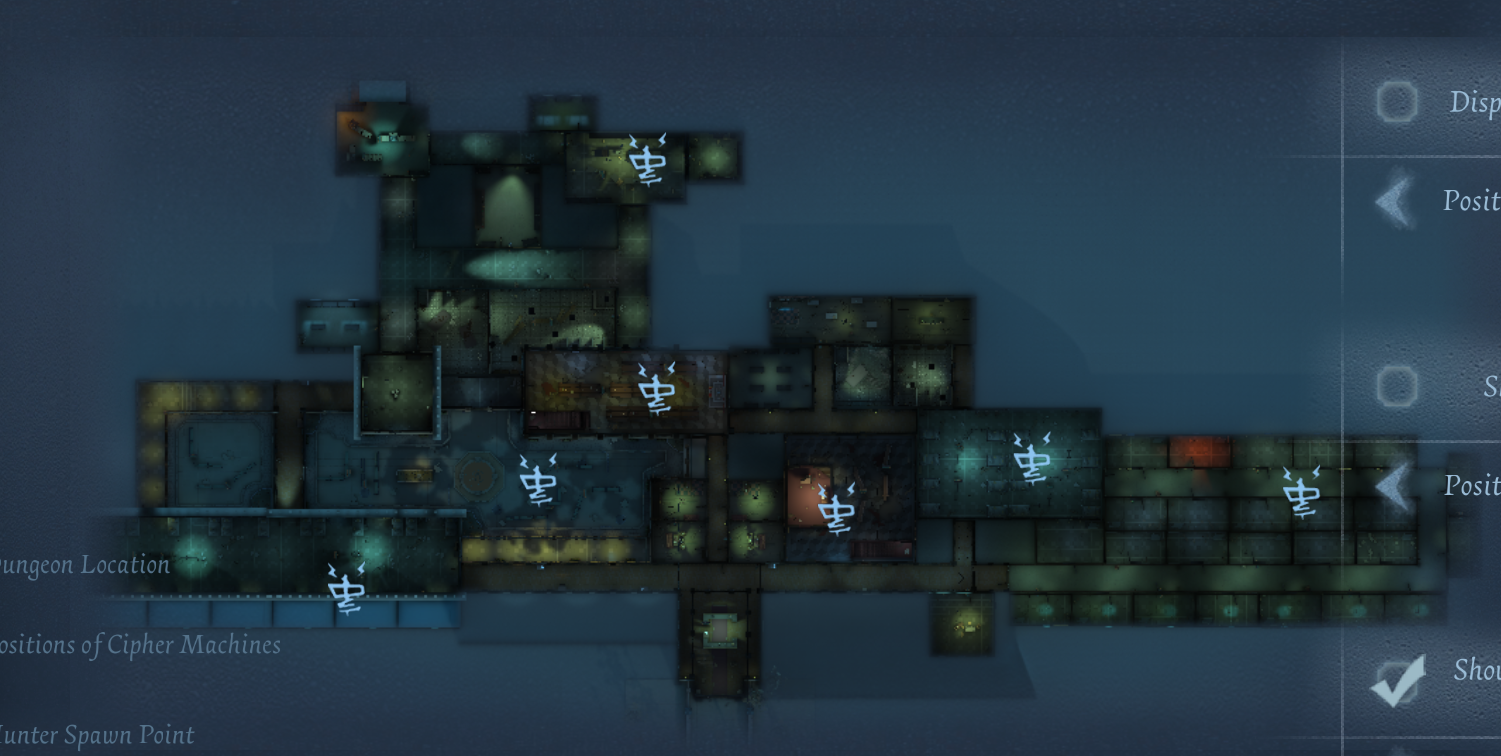1501x756 pixels.
Task: Select the 'Hunter Spawn Point' legend entry
Action: [x=97, y=736]
